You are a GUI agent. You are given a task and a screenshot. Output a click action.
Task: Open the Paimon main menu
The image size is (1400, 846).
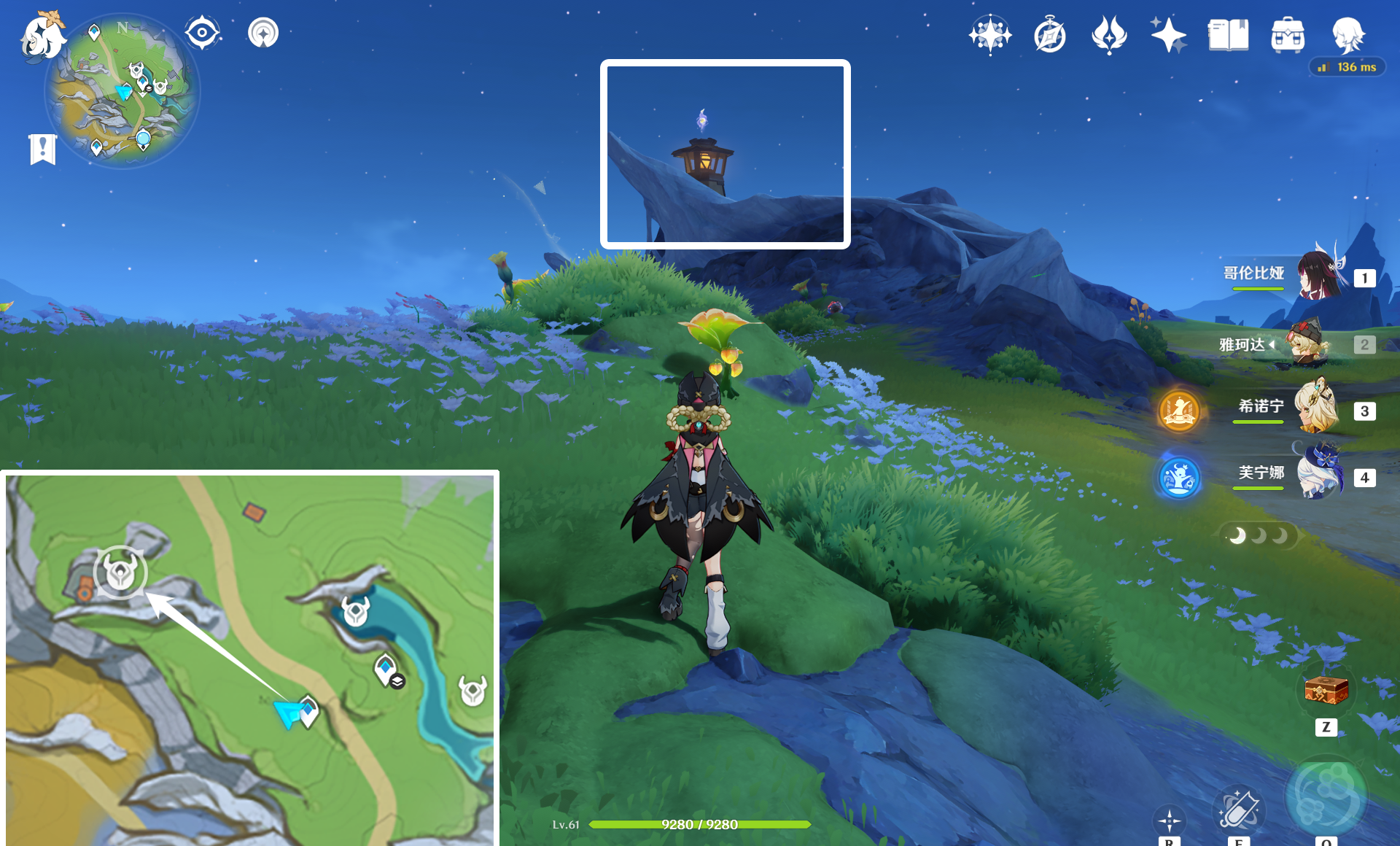pyautogui.click(x=41, y=36)
